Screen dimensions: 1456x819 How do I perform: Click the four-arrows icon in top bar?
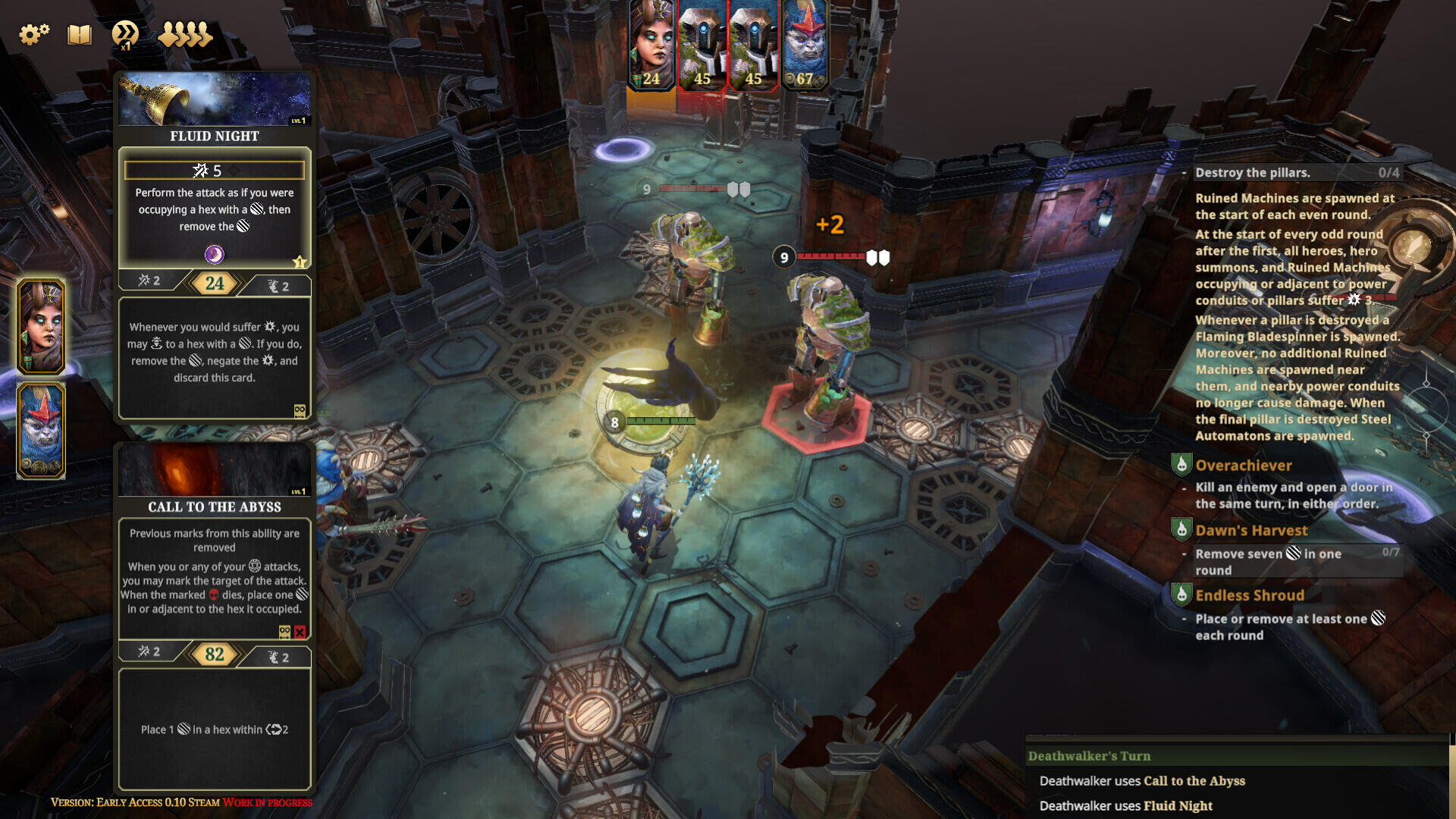click(x=185, y=34)
